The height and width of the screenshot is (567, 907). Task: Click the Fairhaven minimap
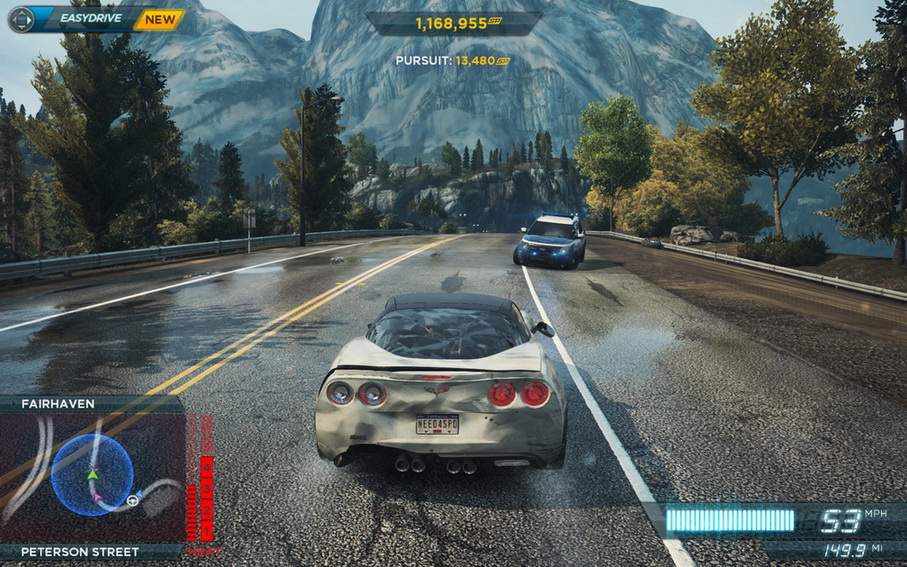[92, 475]
